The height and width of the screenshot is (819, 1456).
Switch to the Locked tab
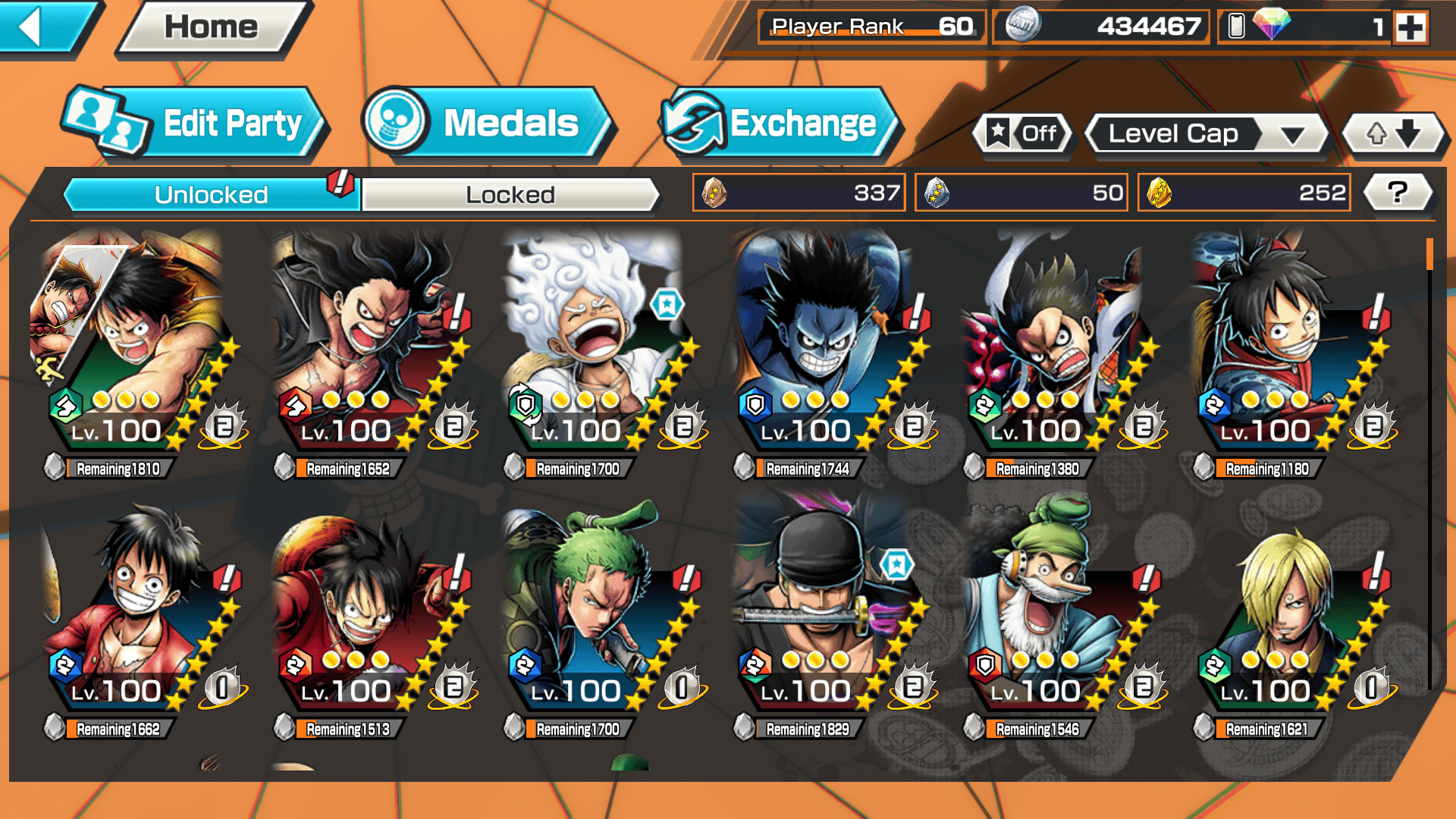(x=510, y=195)
